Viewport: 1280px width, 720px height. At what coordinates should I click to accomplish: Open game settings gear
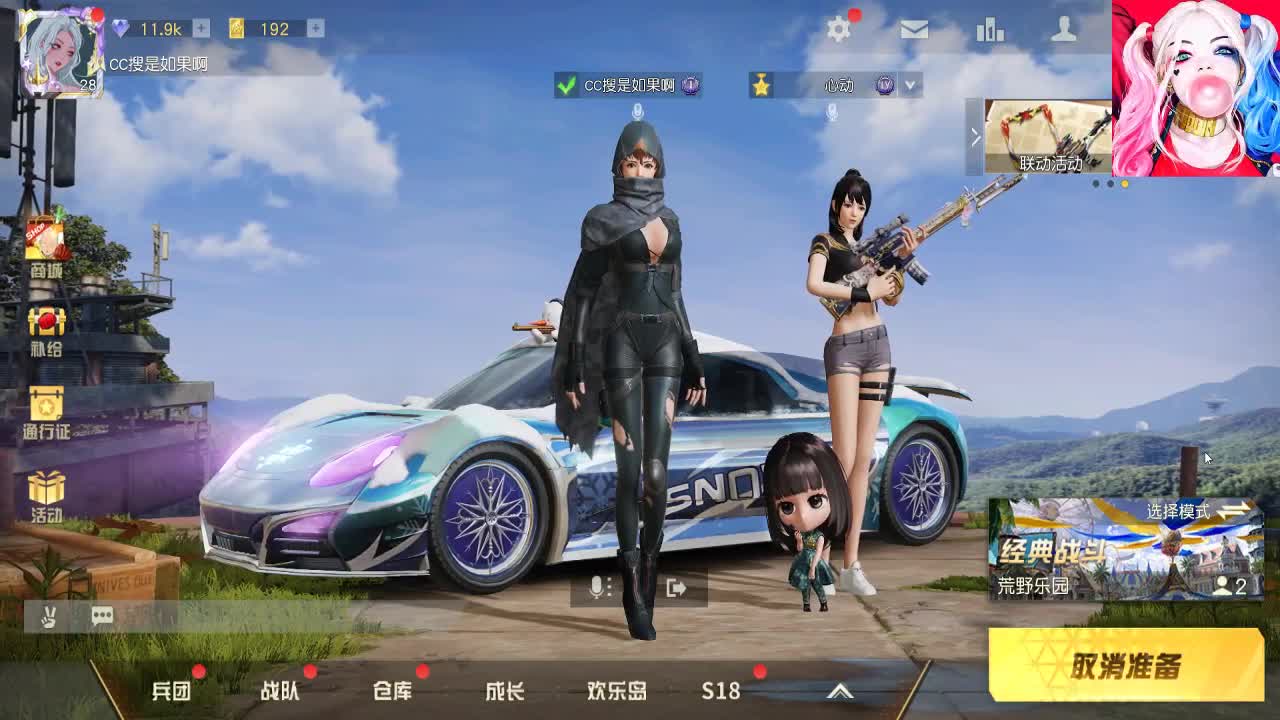(838, 31)
